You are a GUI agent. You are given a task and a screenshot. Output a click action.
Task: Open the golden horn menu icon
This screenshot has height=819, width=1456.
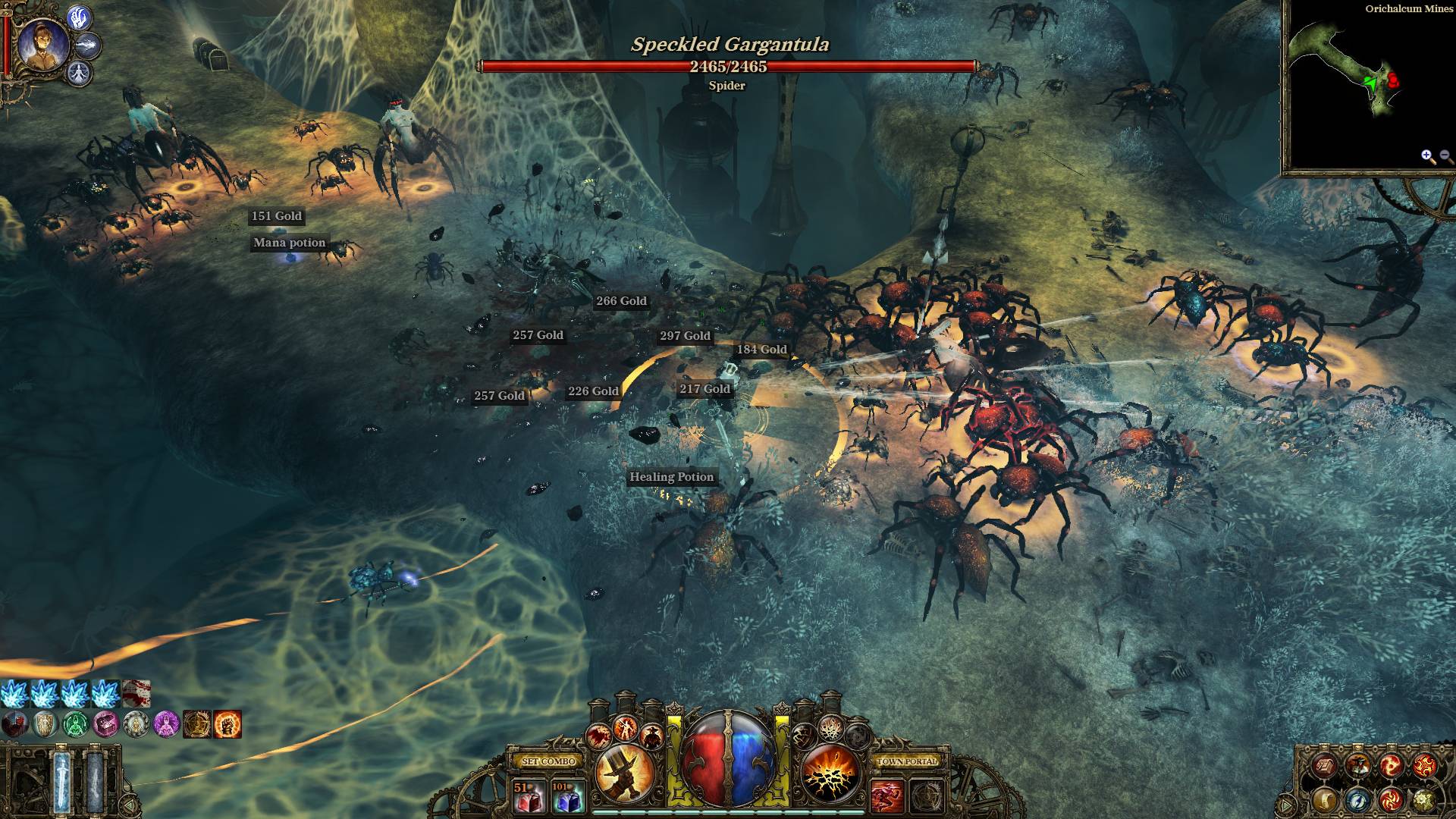1326,799
